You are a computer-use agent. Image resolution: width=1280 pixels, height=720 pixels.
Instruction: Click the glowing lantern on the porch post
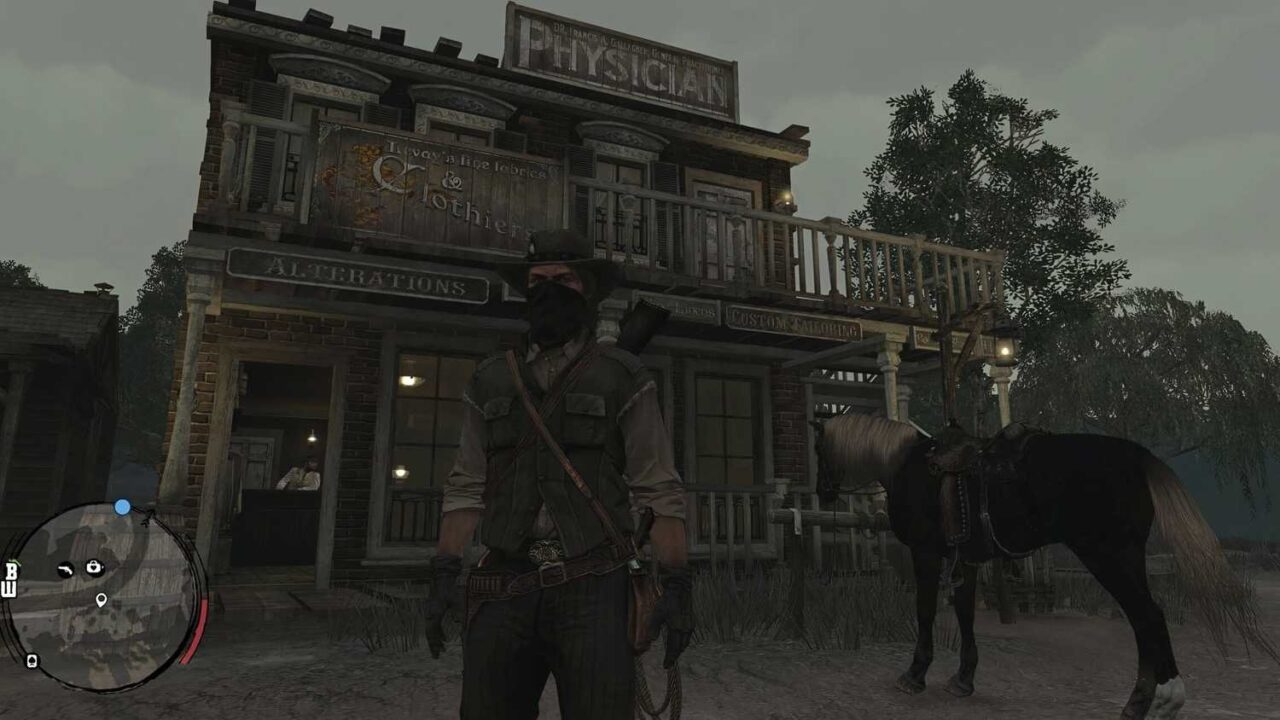point(1003,349)
